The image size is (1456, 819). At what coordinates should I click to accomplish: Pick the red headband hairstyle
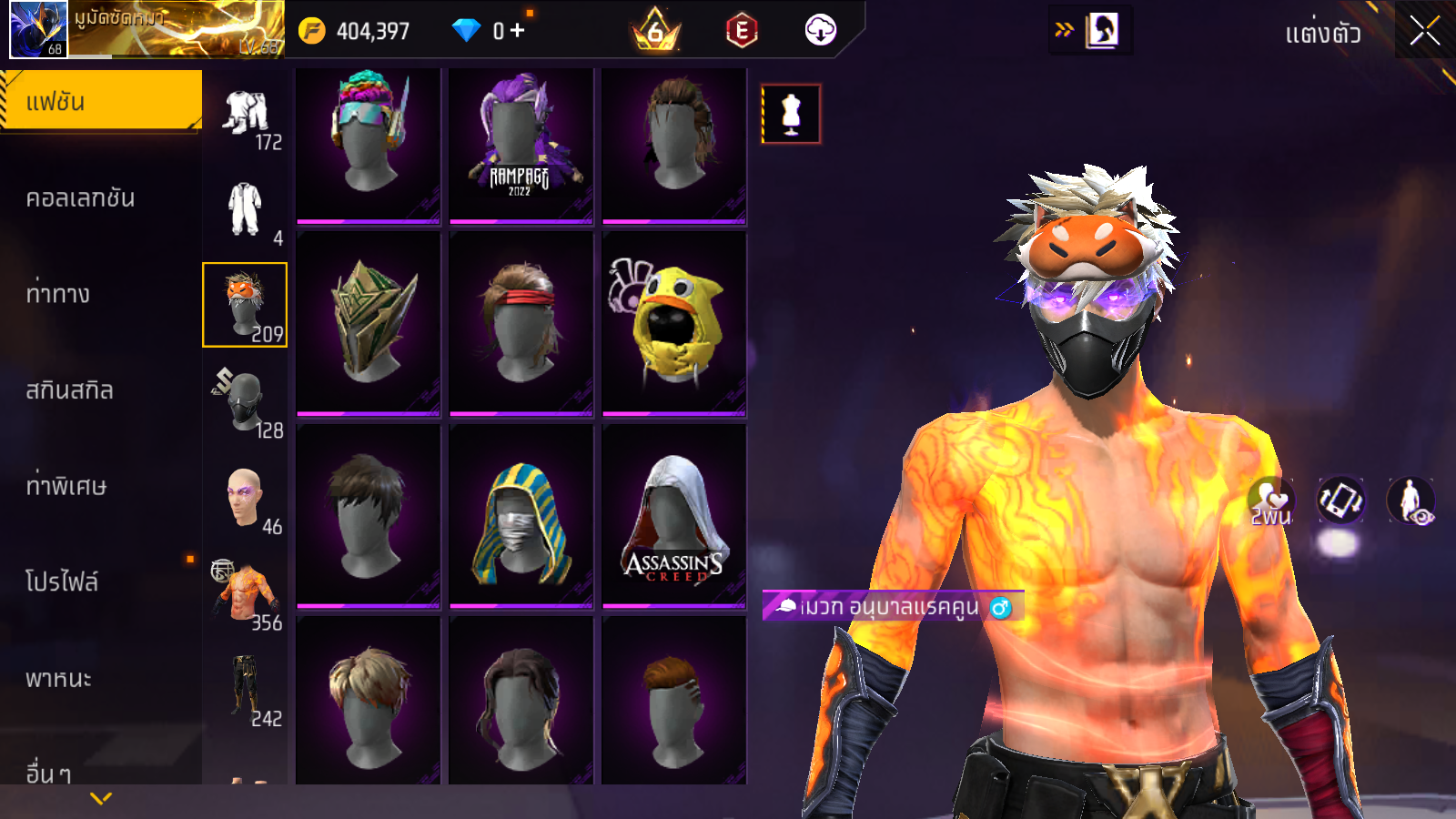[521, 323]
